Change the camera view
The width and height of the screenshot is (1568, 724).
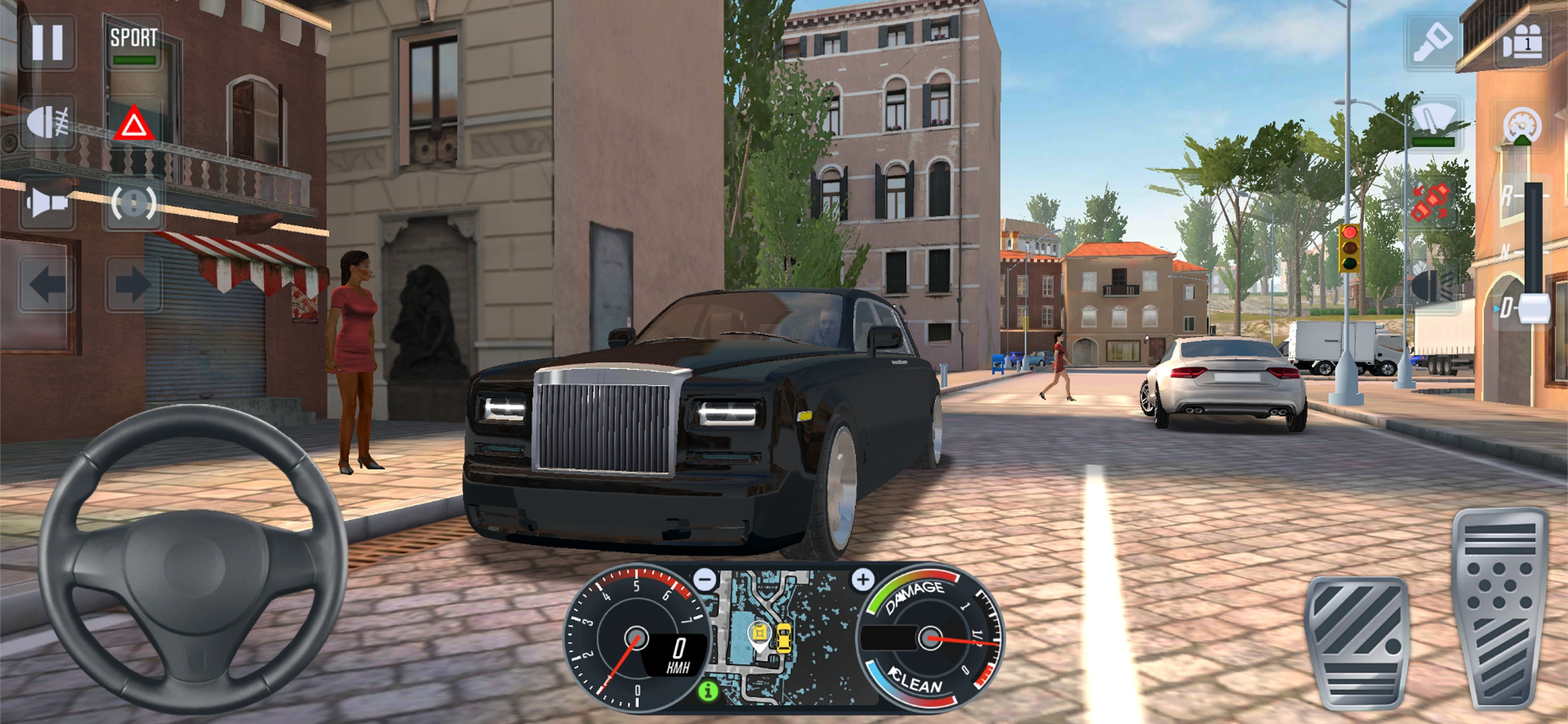[1522, 43]
